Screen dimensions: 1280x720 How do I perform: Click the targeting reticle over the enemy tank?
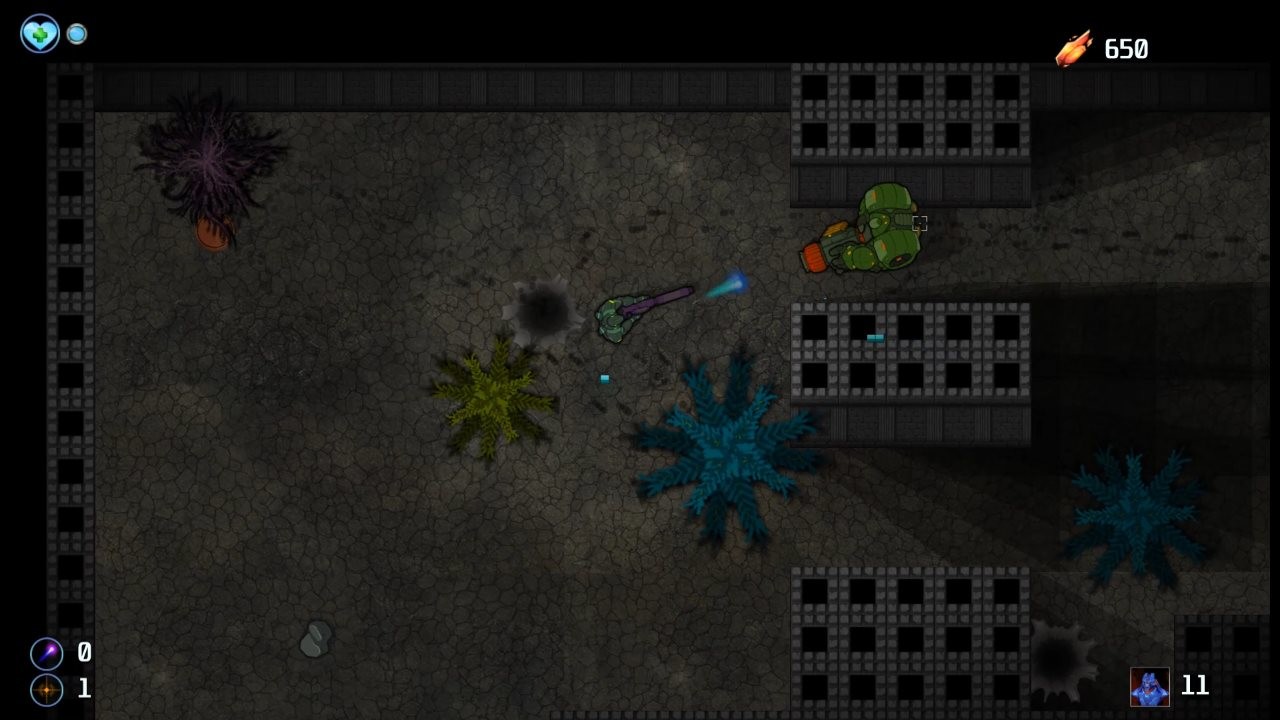tap(919, 224)
